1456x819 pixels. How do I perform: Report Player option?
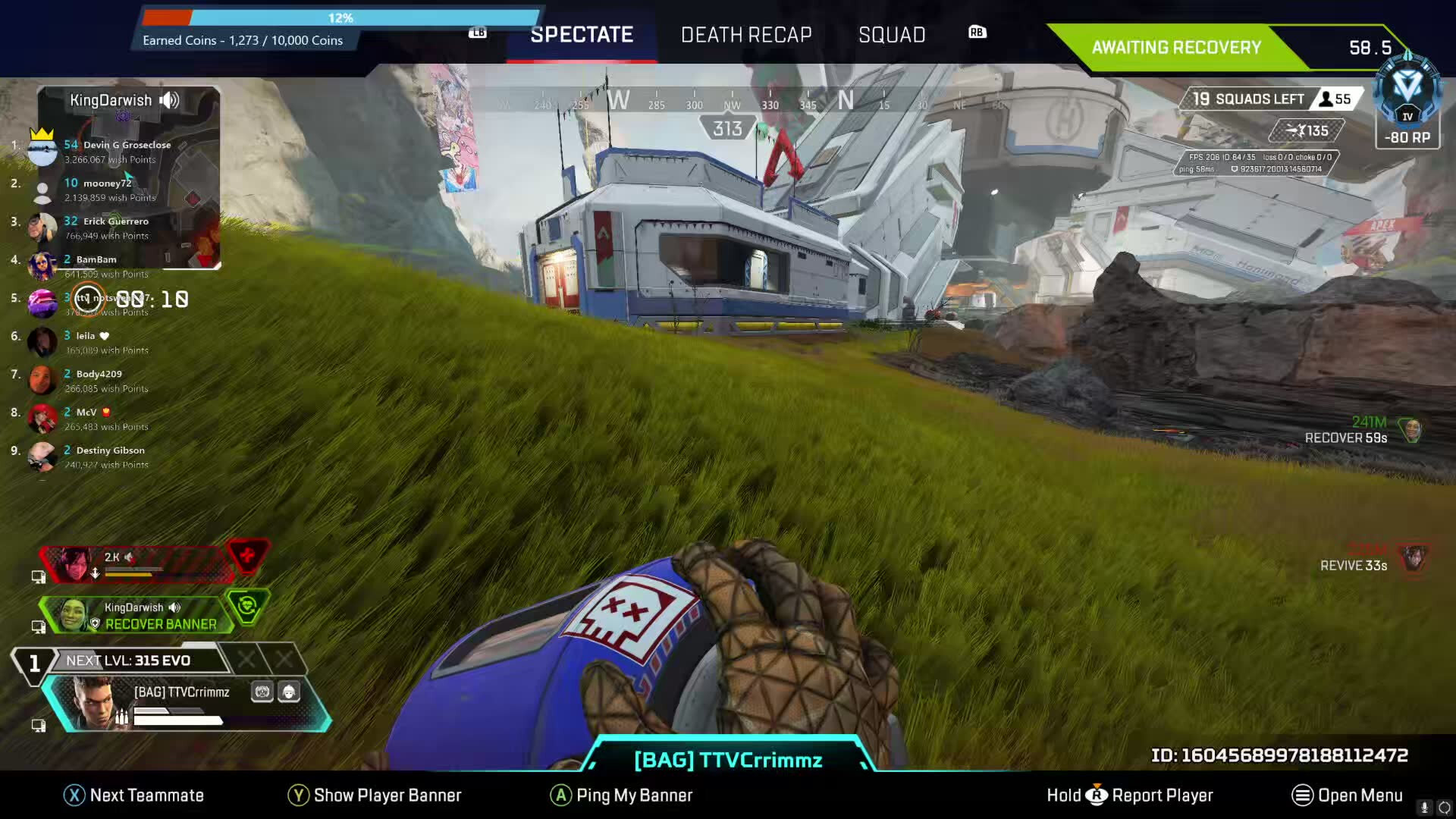coord(1131,795)
